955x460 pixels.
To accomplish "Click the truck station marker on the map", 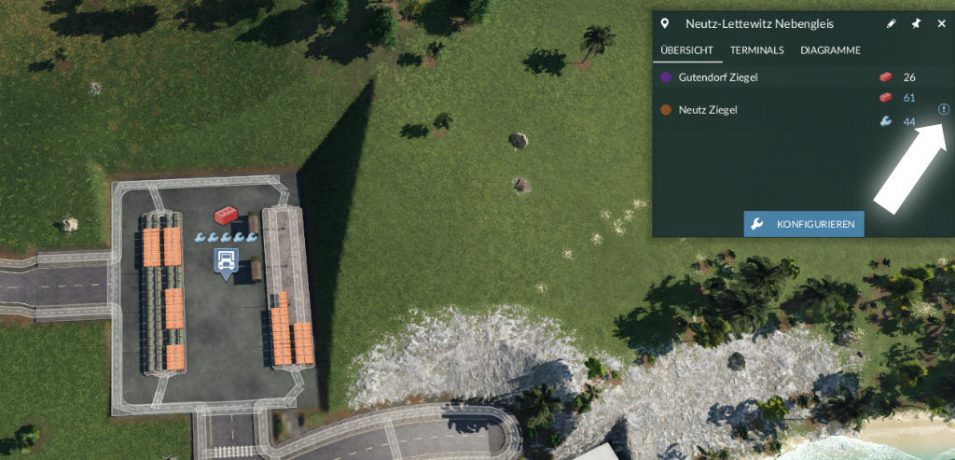I will tap(227, 263).
